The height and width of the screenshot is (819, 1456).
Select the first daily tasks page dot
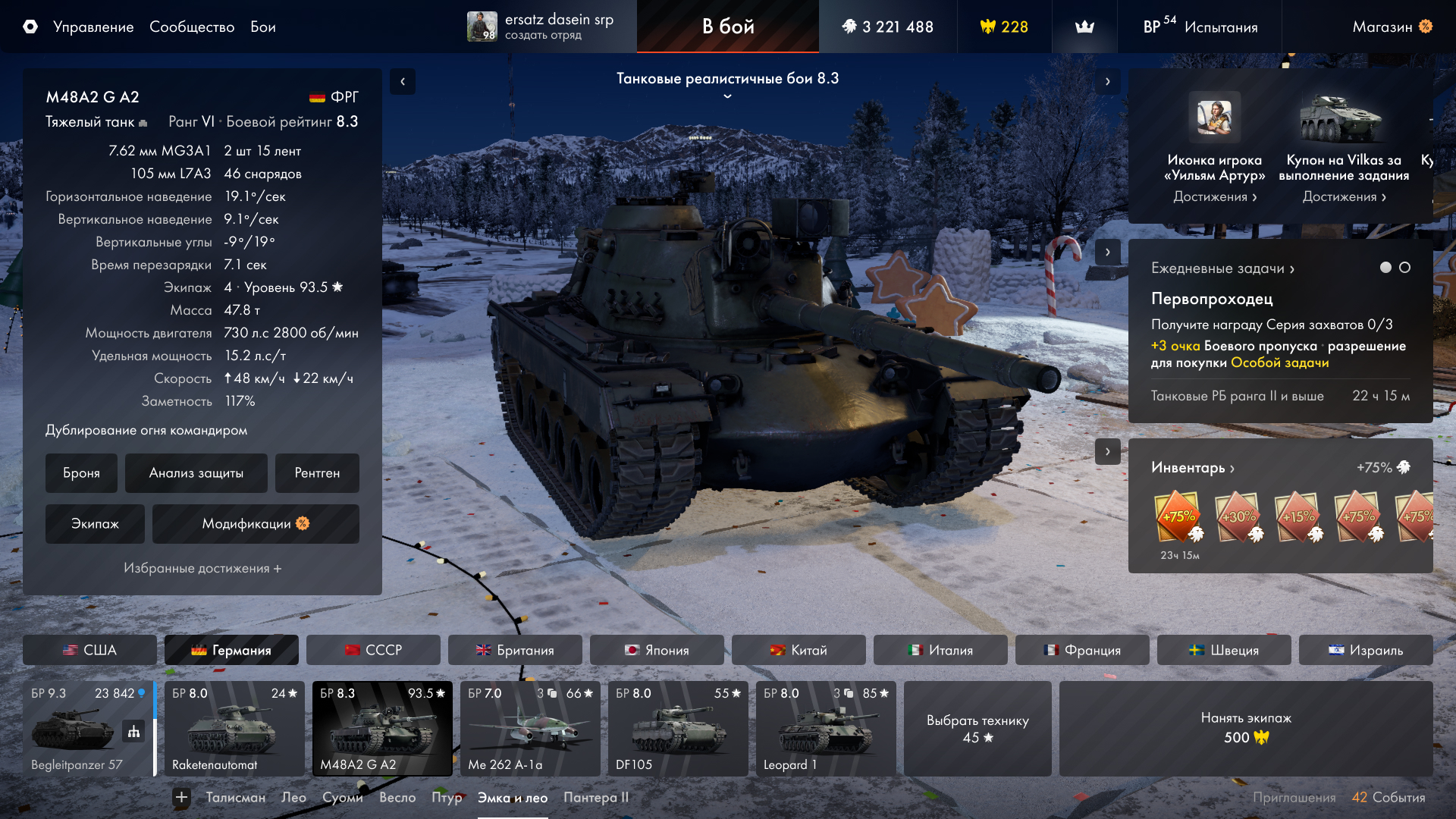coord(1385,268)
